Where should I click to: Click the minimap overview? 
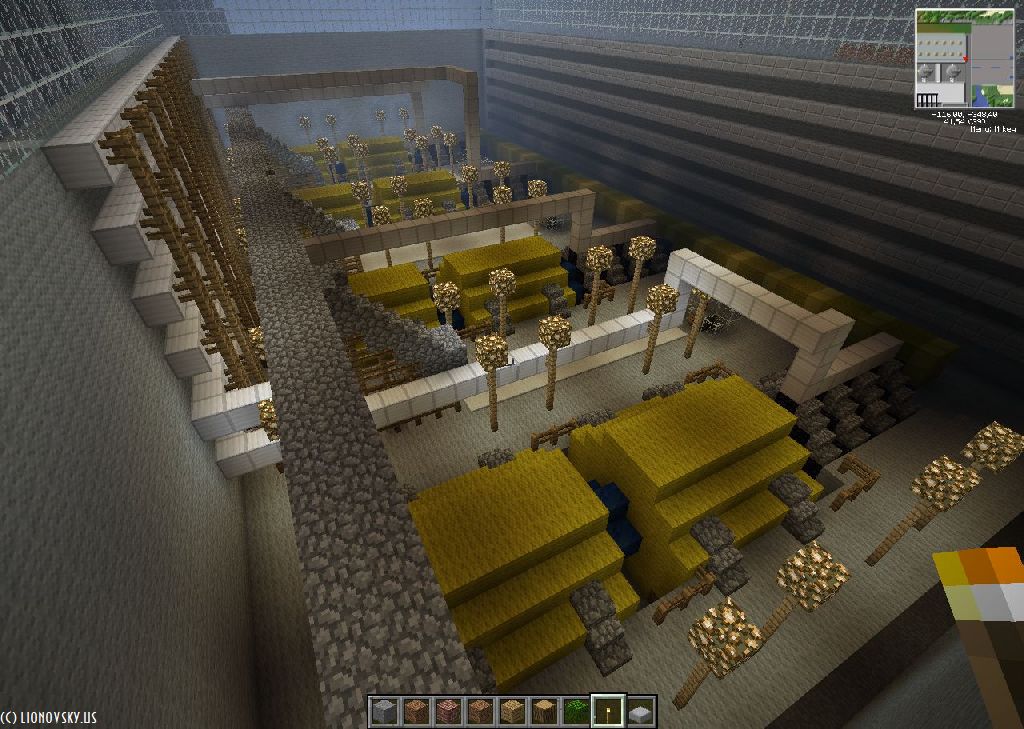point(964,58)
